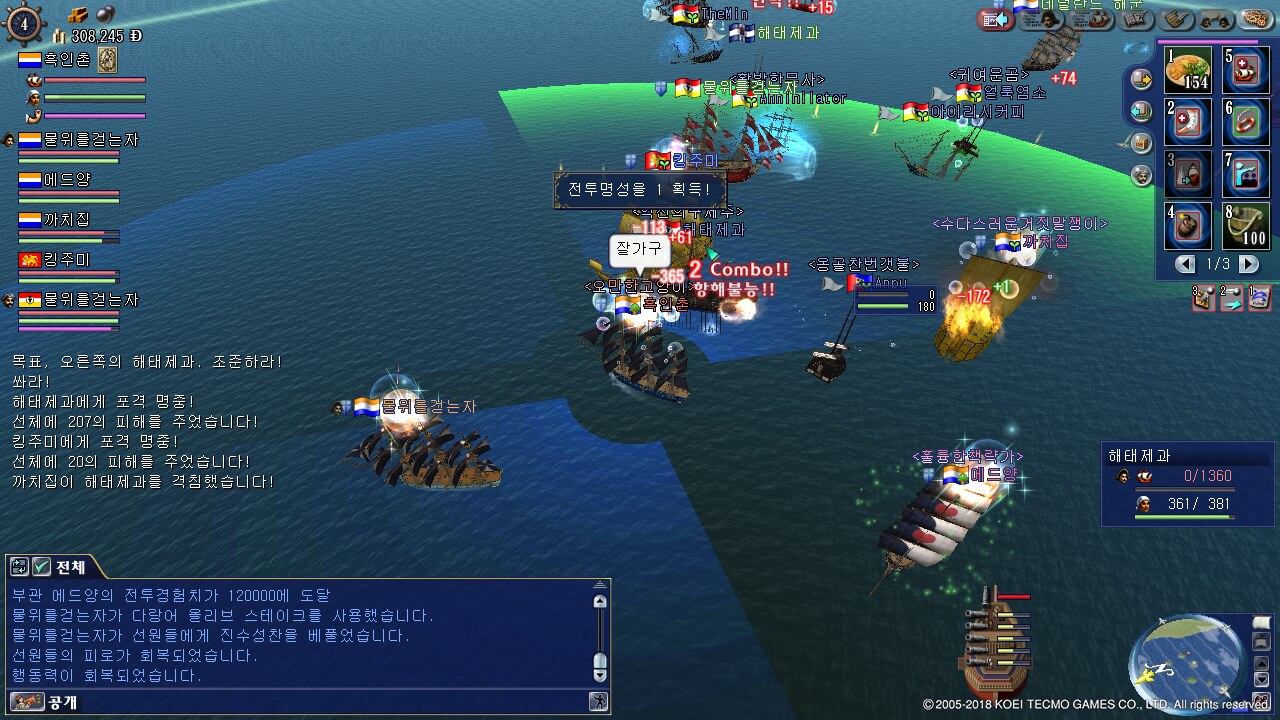Go to the previous hotbar page

pos(1185,264)
